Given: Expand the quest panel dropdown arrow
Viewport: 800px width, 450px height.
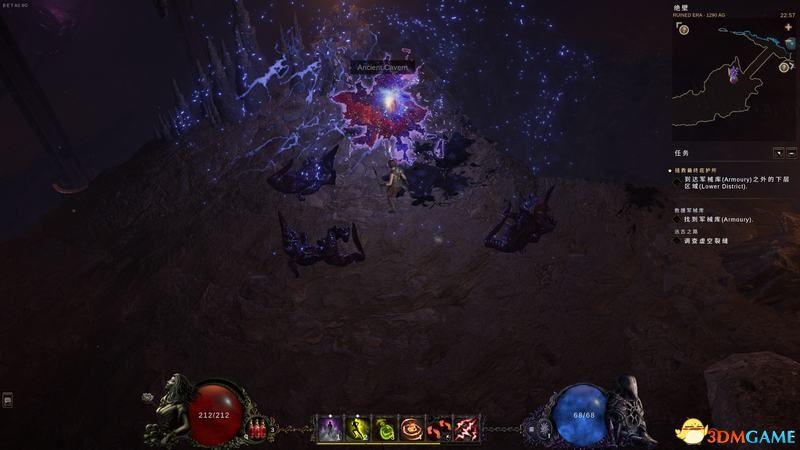Looking at the screenshot, I should pyautogui.click(x=778, y=153).
